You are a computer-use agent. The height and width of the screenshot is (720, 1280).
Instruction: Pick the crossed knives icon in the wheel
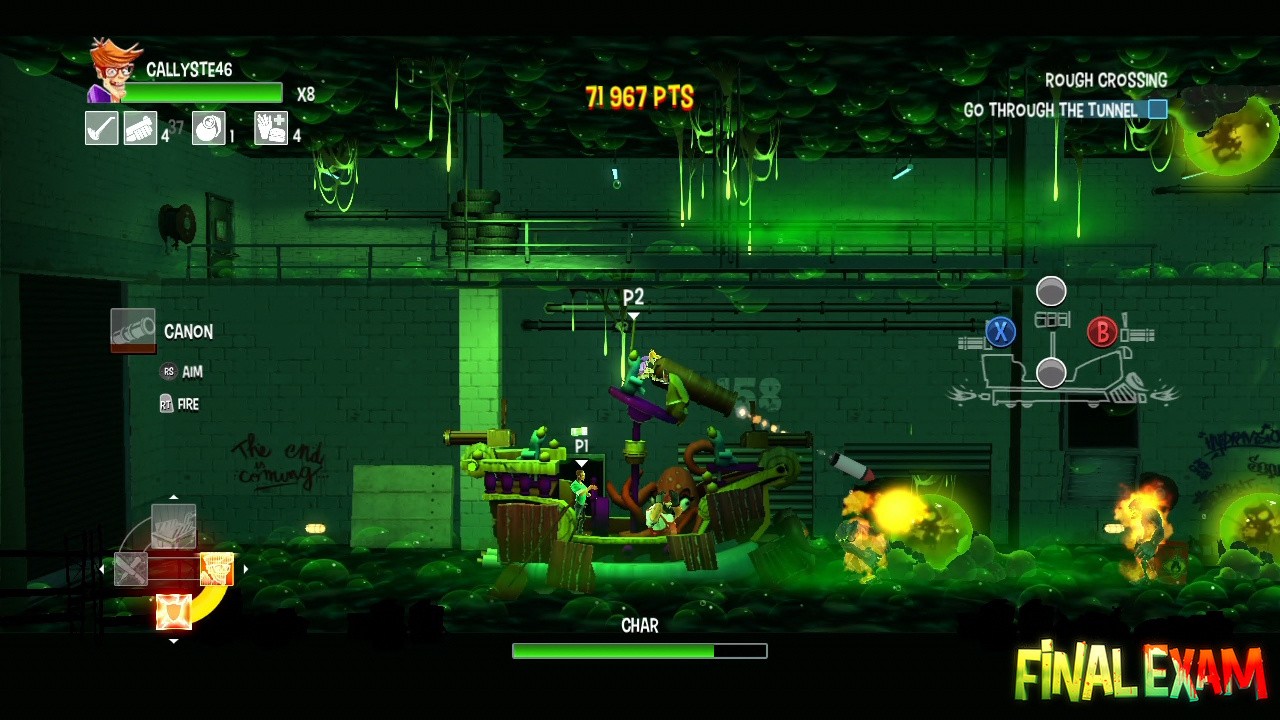129,569
